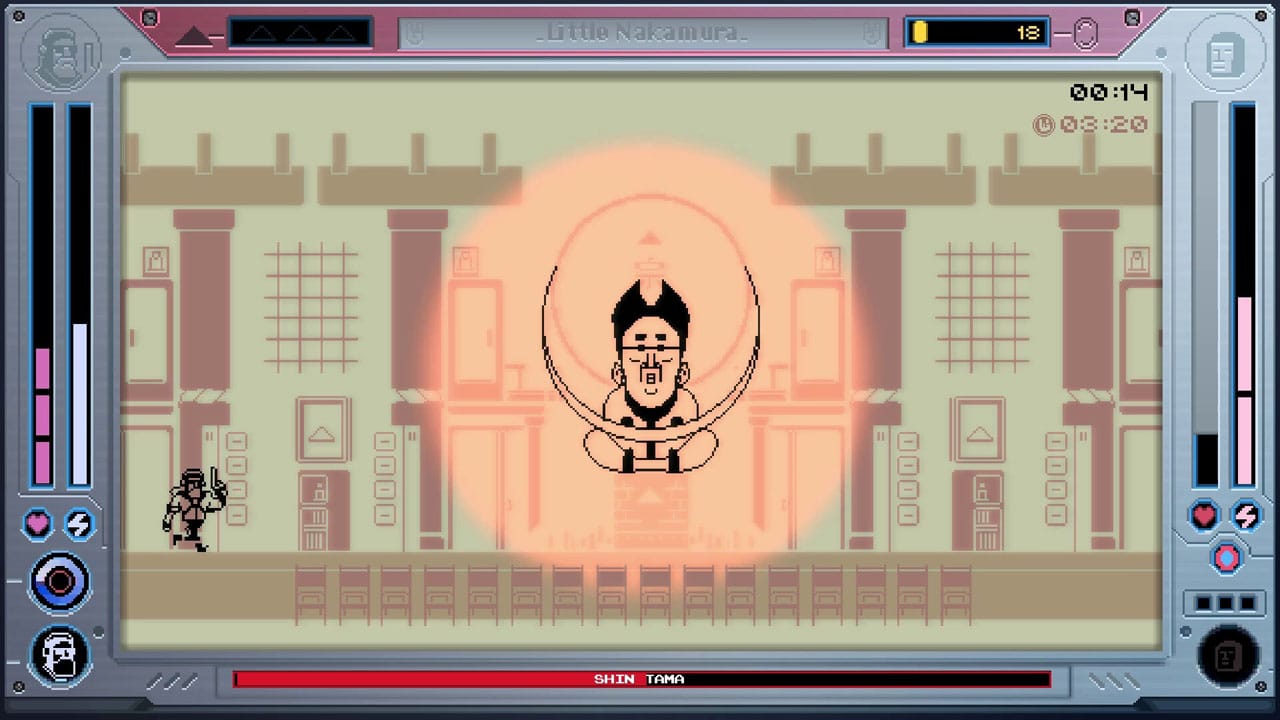Click the lightning bolt icon on left panel
Viewport: 1280px width, 720px height.
[79, 523]
